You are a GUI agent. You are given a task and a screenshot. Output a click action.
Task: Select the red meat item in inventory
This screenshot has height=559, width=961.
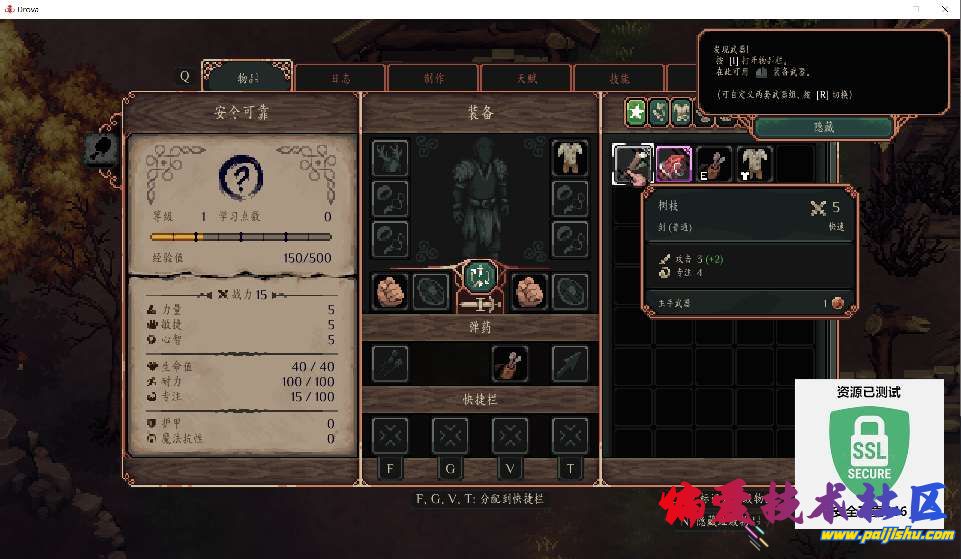[x=674, y=164]
